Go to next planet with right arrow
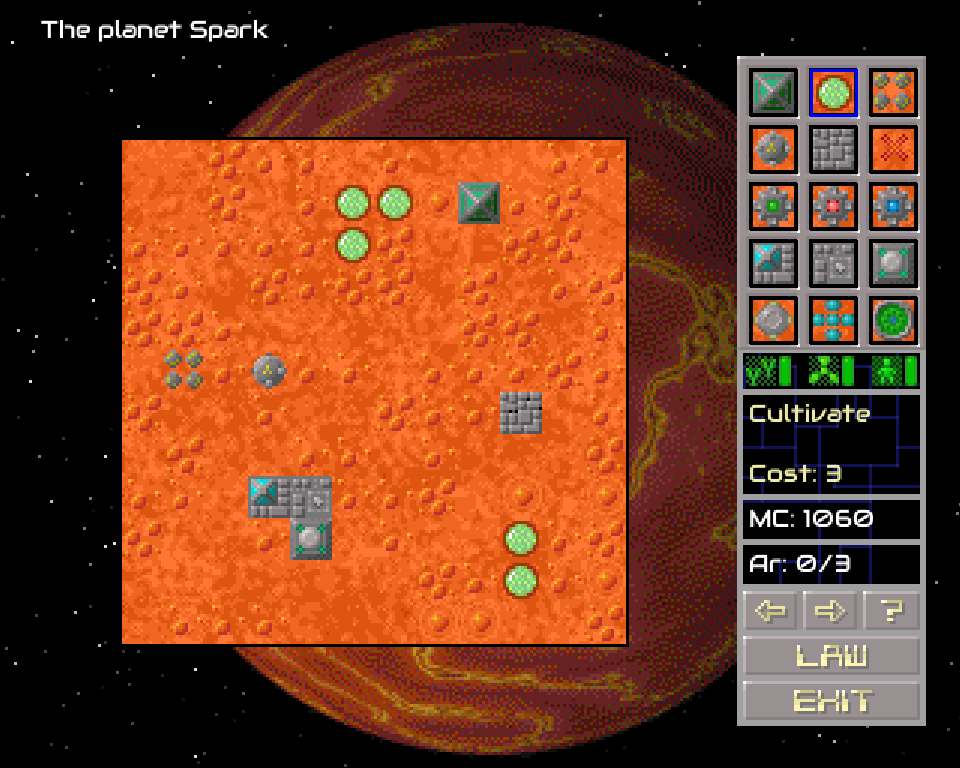Image resolution: width=960 pixels, height=768 pixels. click(831, 610)
